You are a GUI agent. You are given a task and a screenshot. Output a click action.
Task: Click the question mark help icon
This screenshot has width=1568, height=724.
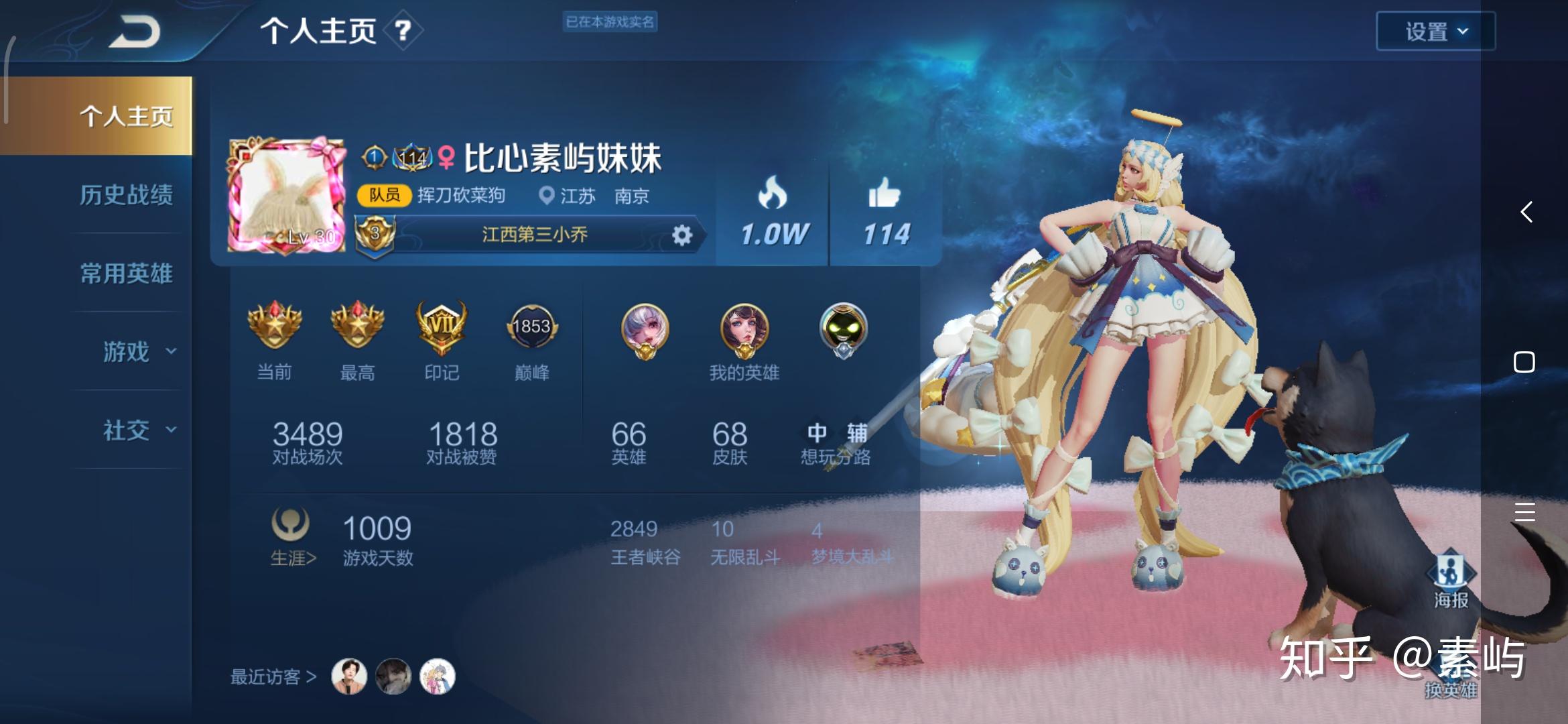(402, 31)
